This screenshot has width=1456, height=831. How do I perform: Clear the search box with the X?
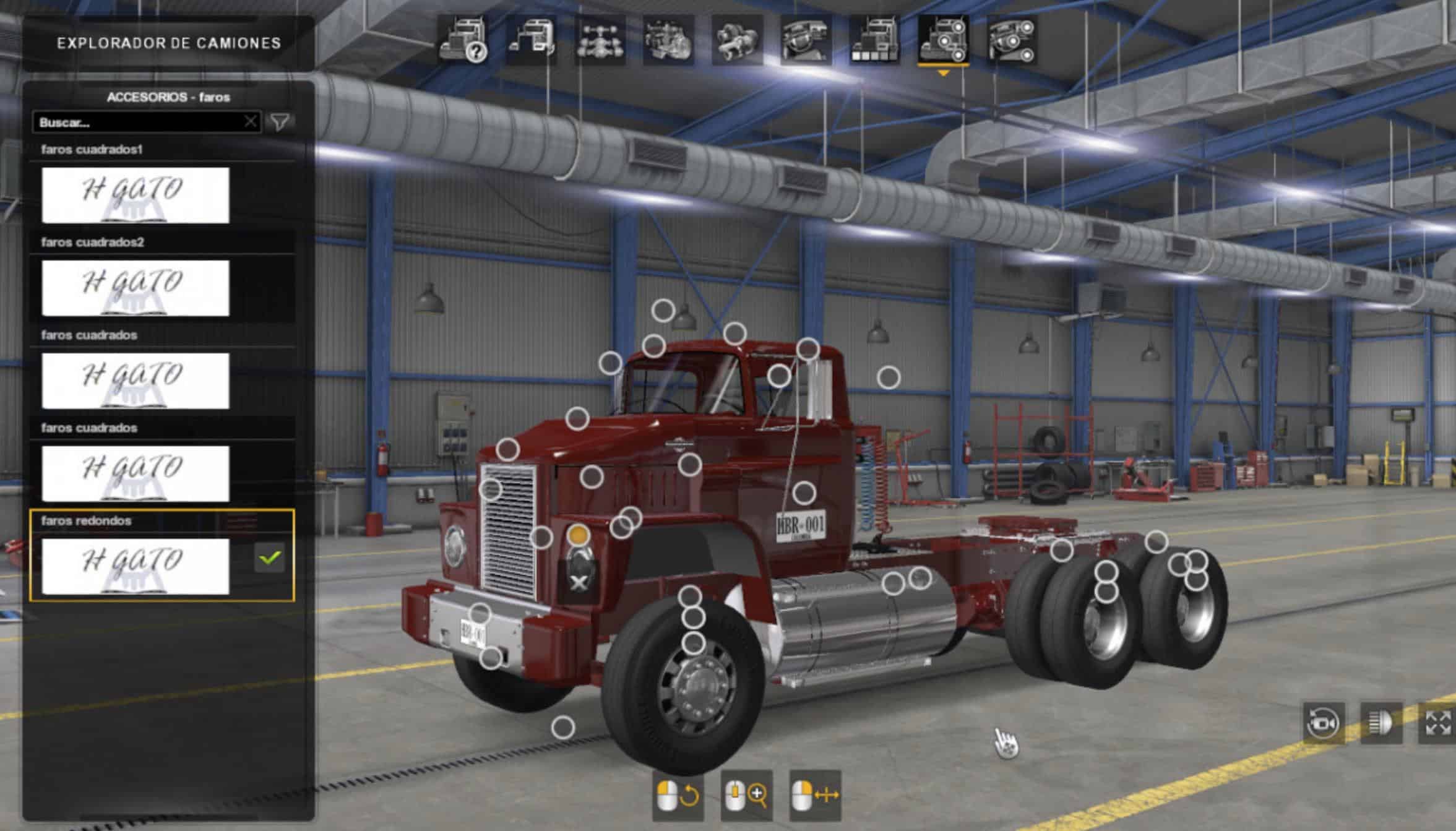250,122
